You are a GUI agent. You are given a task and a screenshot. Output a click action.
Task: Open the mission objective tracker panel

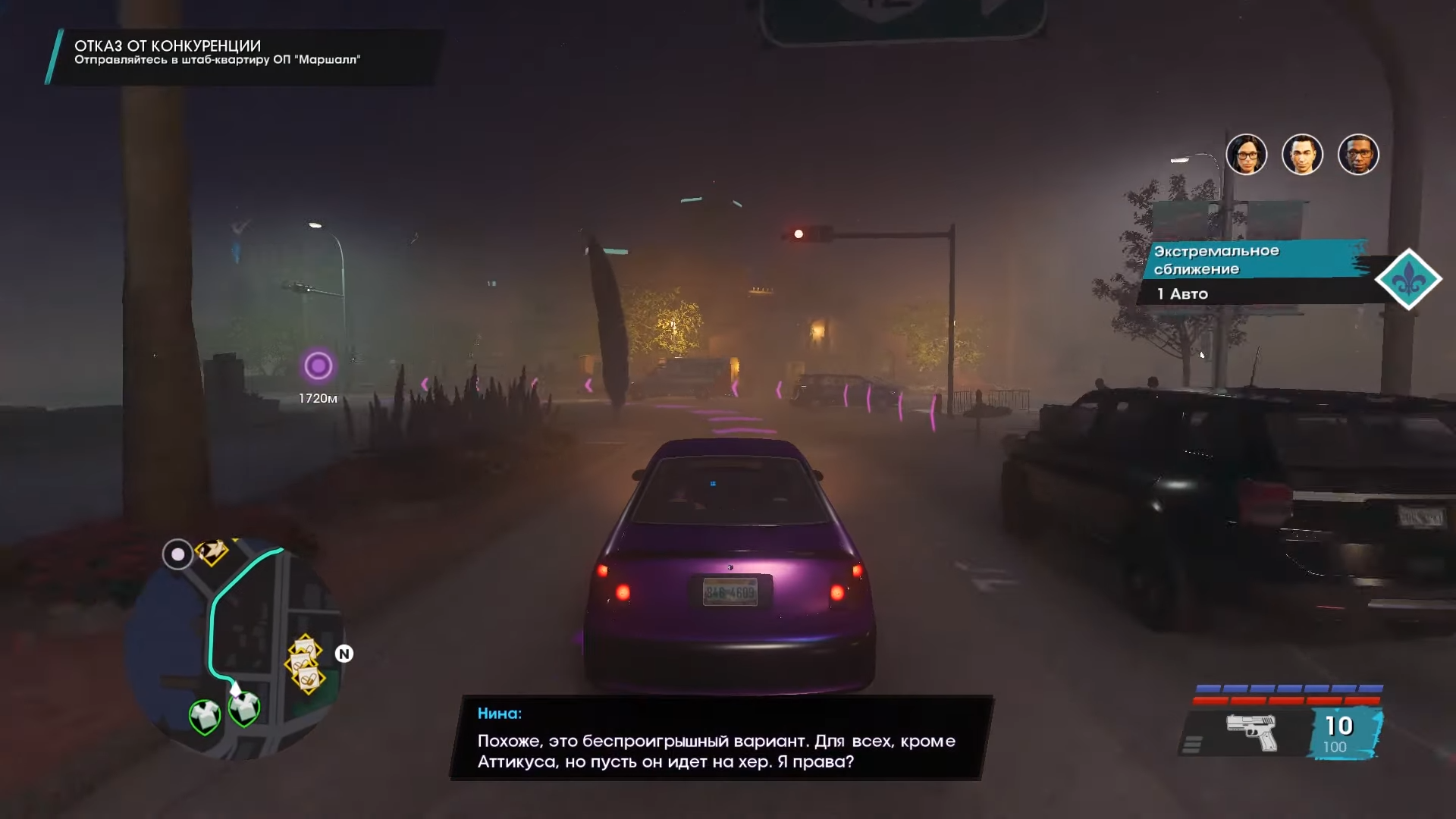[243, 55]
